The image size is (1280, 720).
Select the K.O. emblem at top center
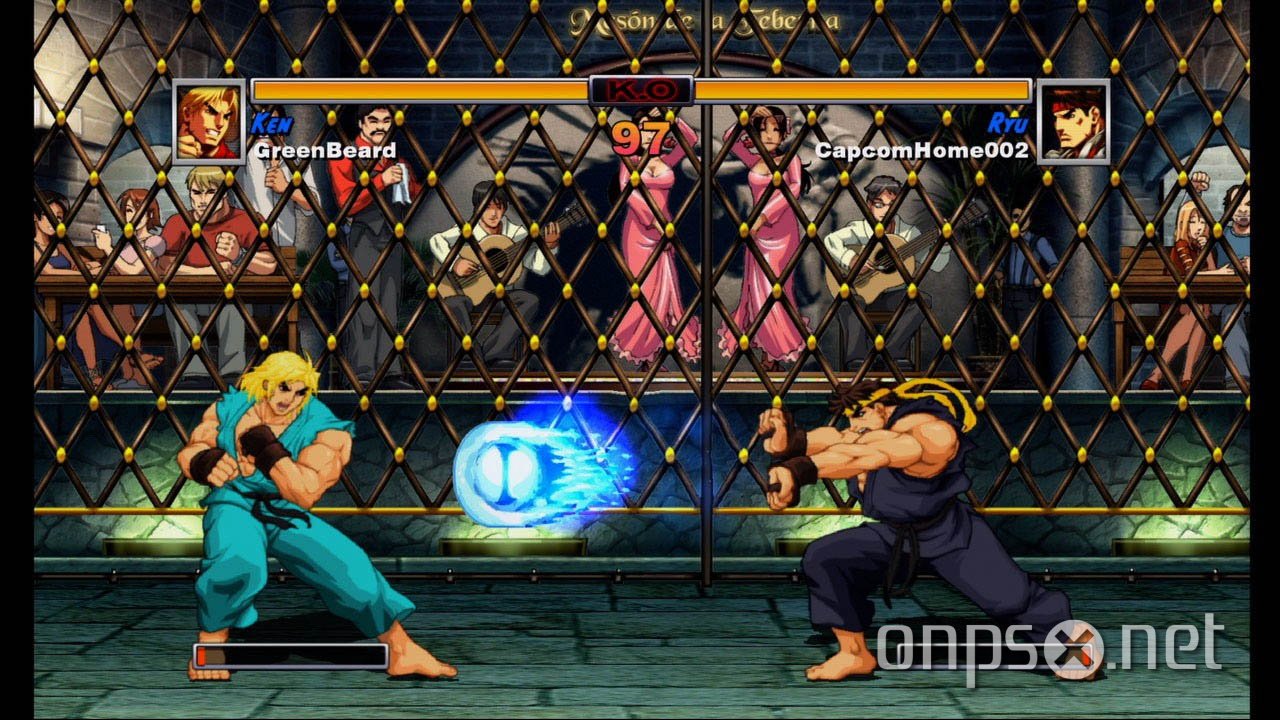(640, 88)
